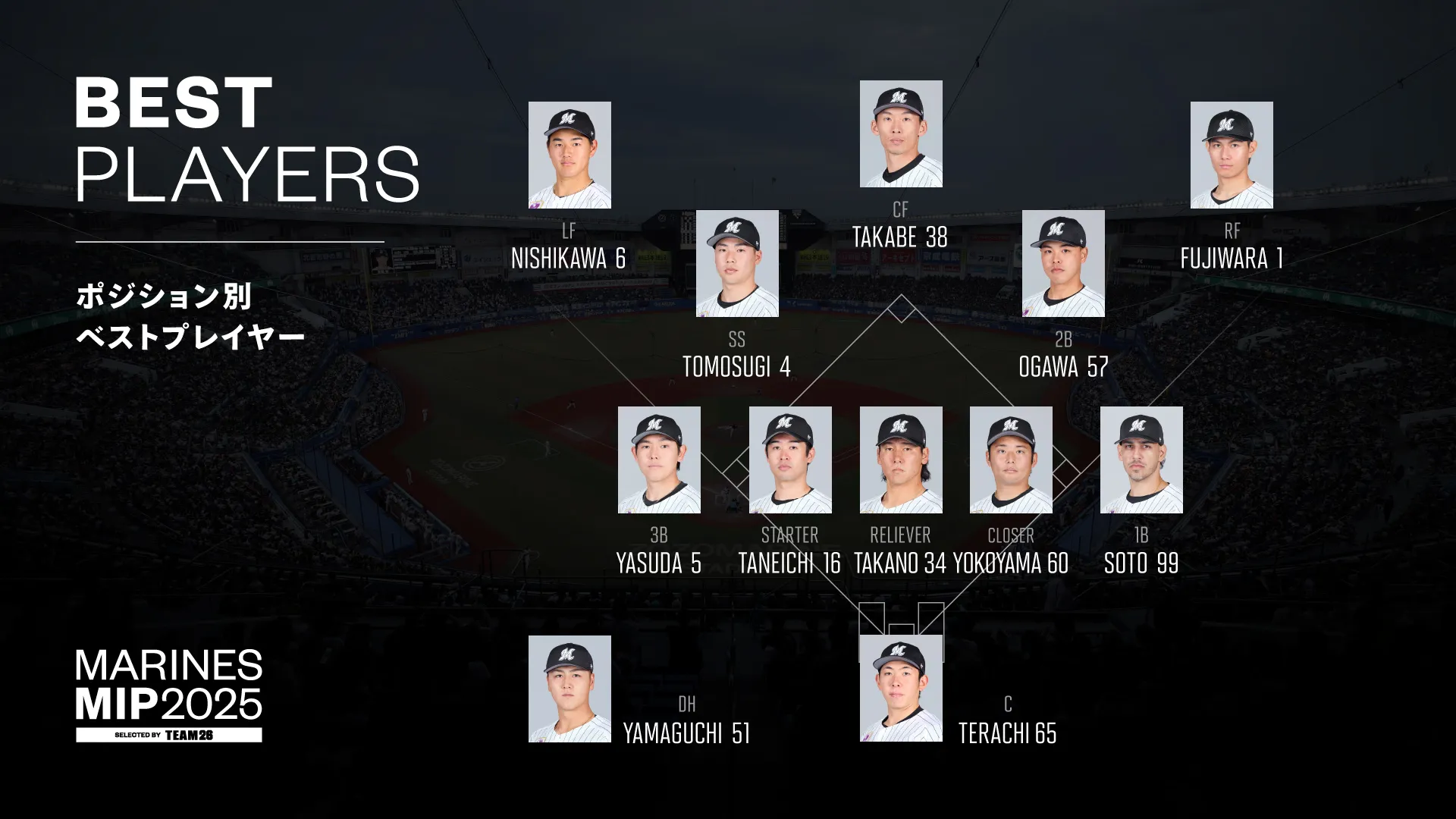Open designated hitter Yamaguchi's portrait

[570, 689]
